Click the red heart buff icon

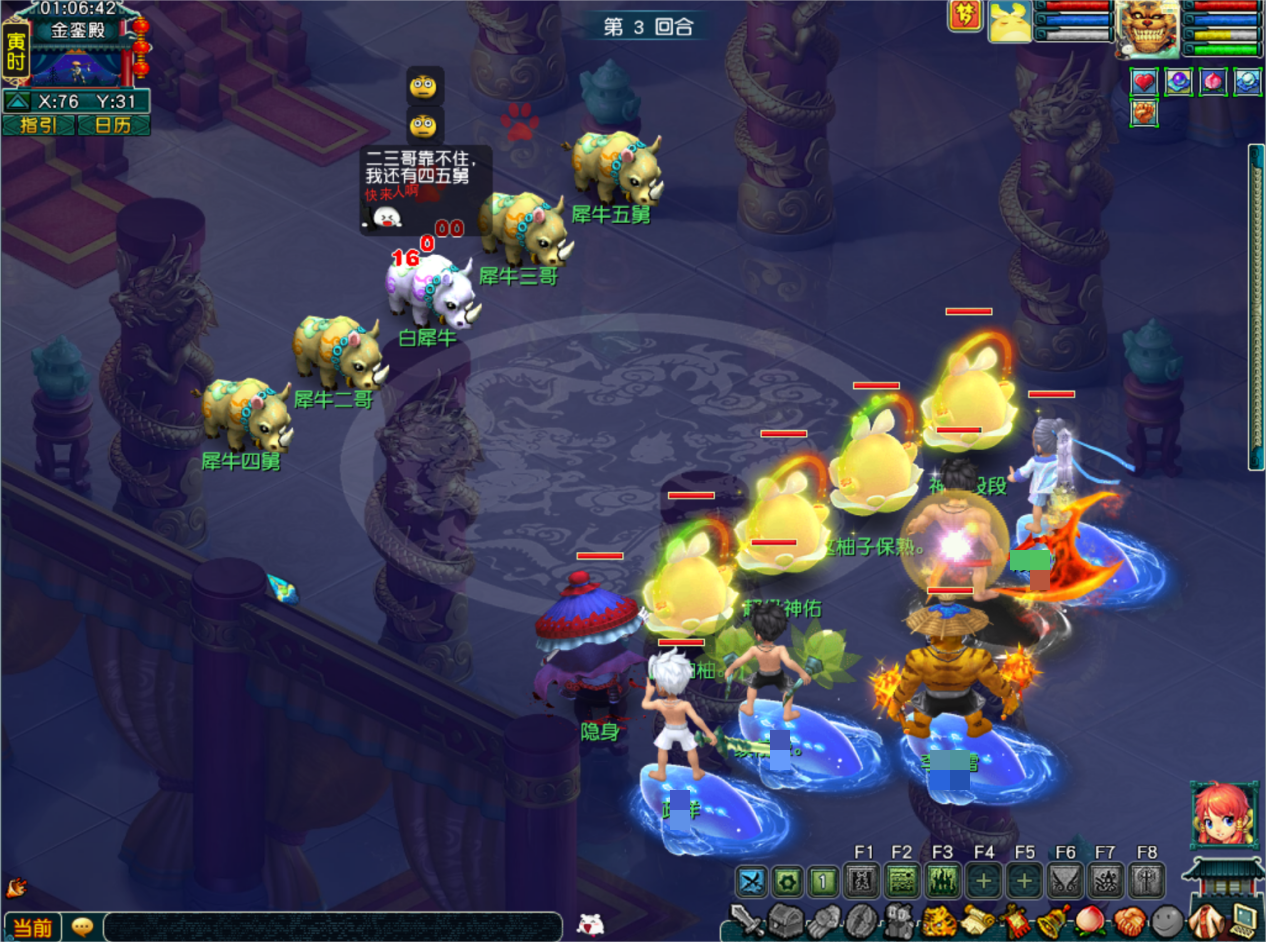[1145, 82]
